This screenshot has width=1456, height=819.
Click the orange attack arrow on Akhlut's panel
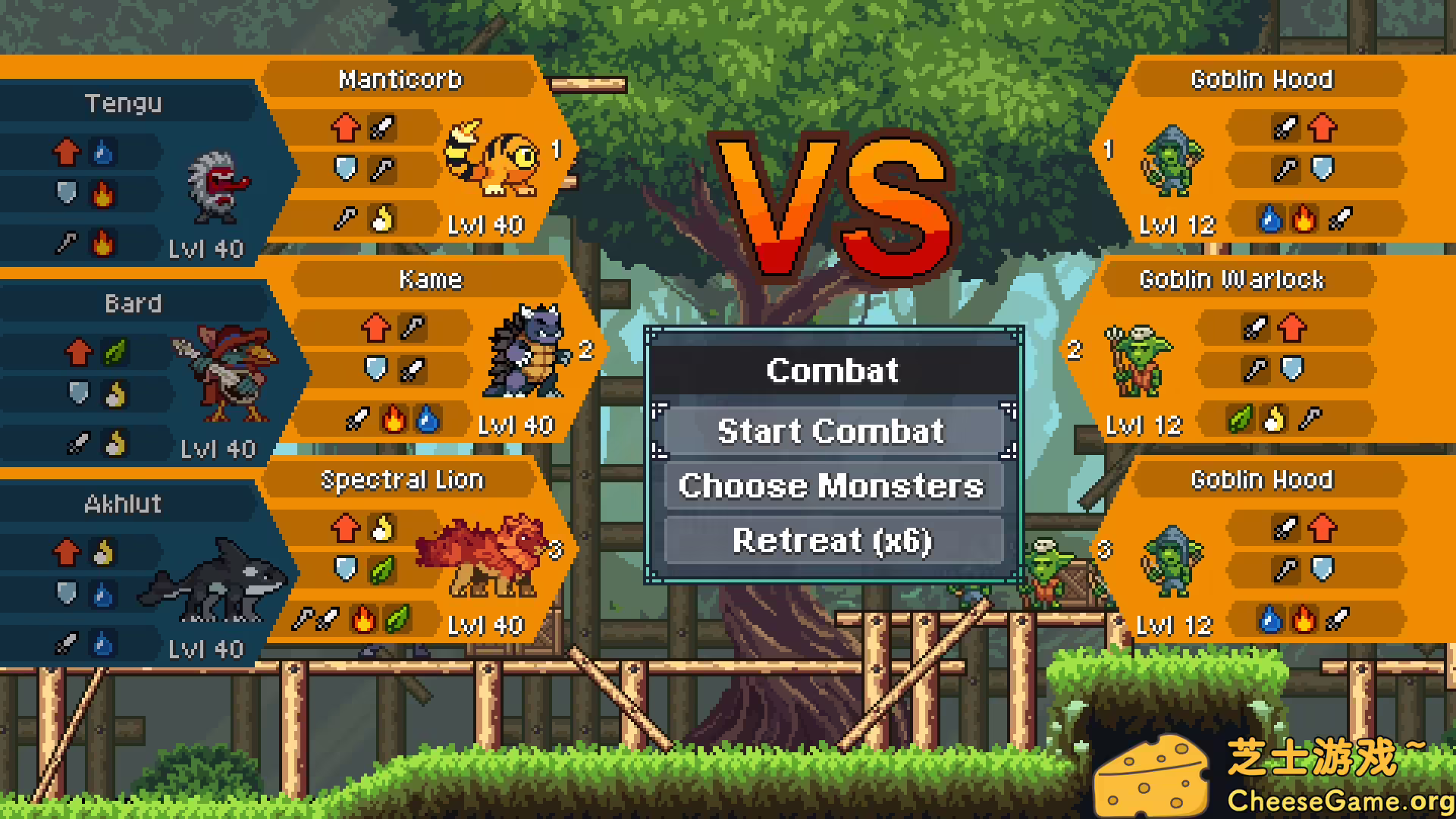pyautogui.click(x=68, y=552)
